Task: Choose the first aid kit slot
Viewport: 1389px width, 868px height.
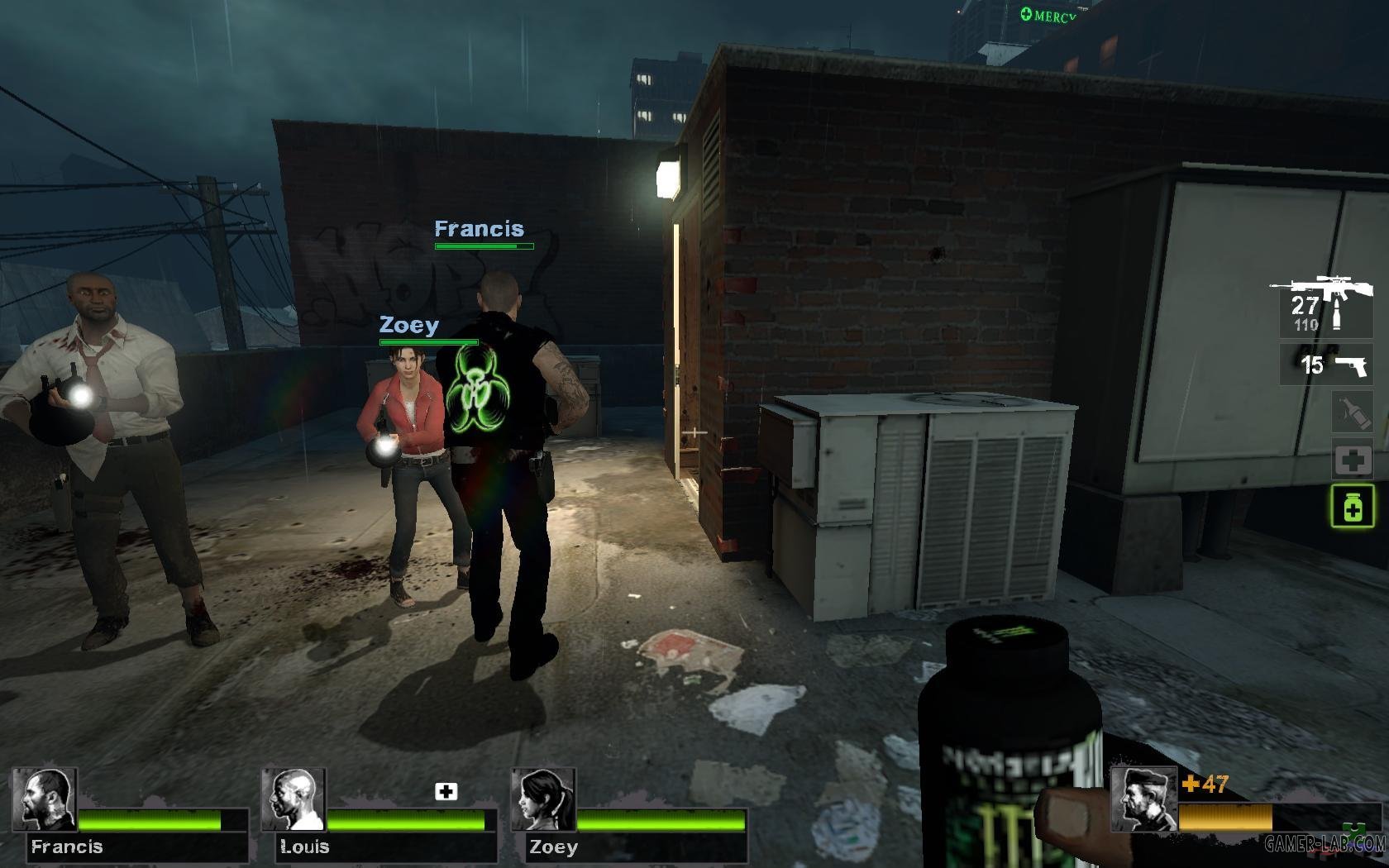Action: click(1352, 460)
